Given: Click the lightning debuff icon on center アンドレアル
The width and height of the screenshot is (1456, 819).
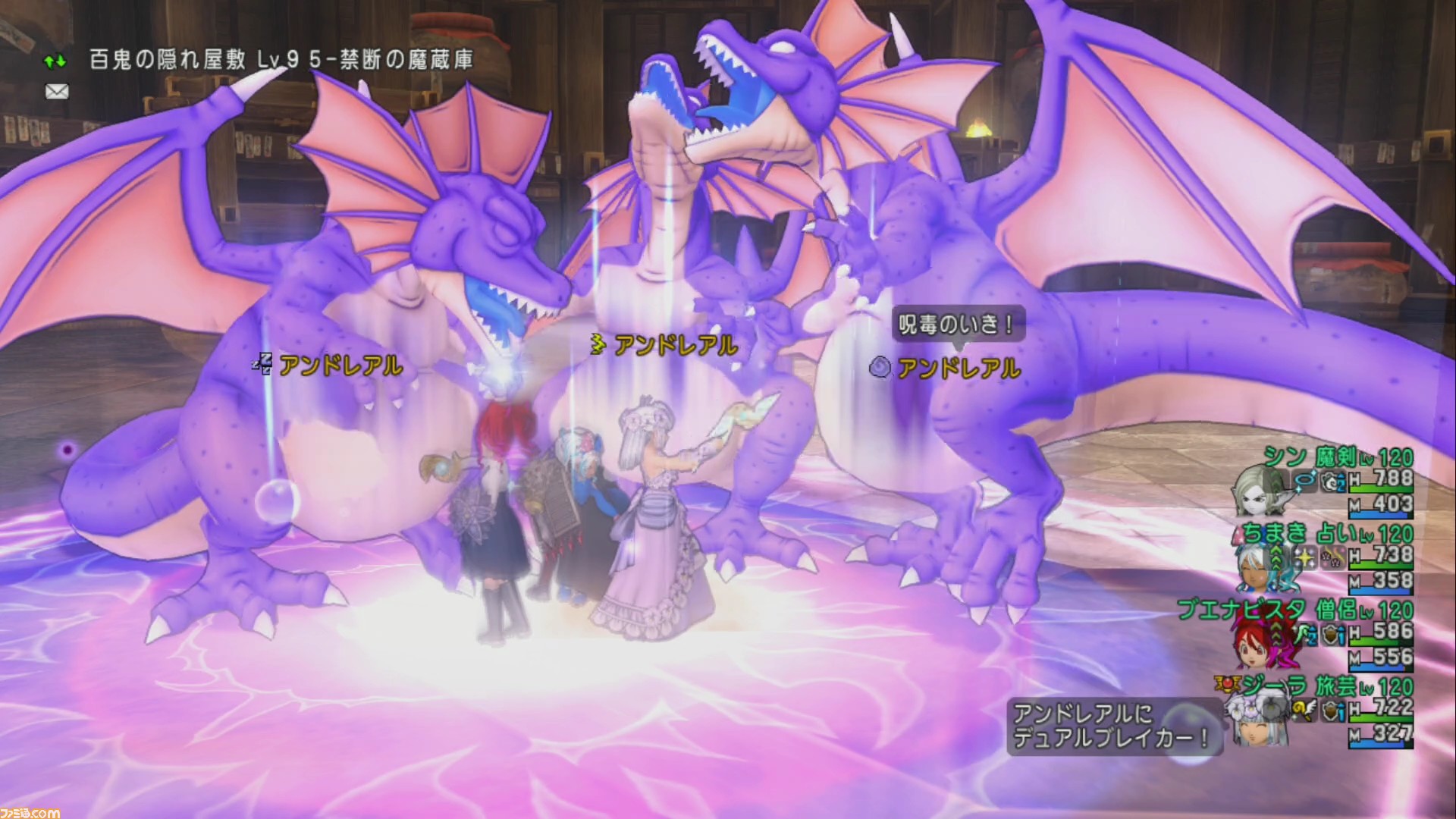Looking at the screenshot, I should [x=598, y=341].
